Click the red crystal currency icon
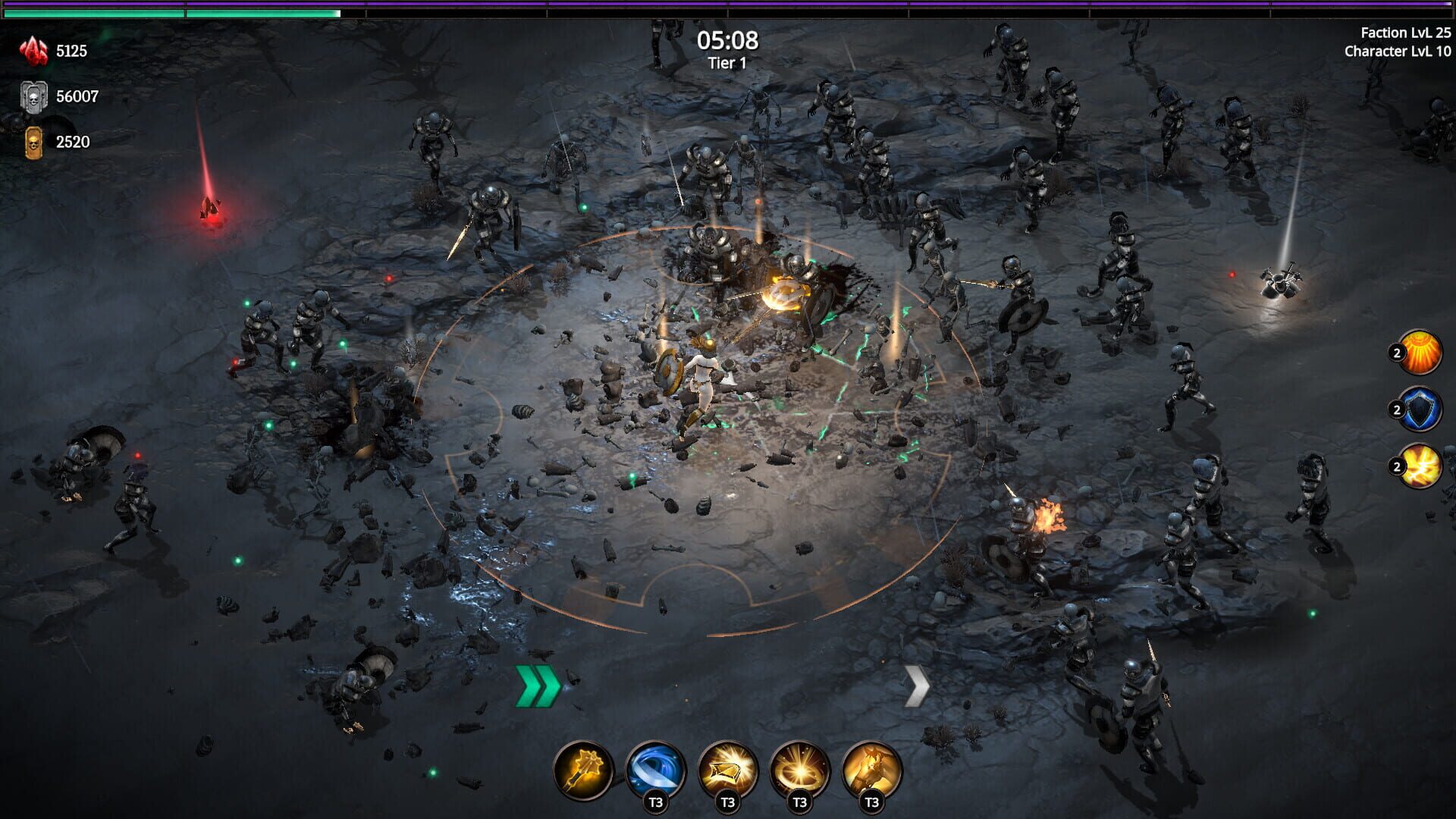The width and height of the screenshot is (1456, 819). pyautogui.click(x=32, y=52)
